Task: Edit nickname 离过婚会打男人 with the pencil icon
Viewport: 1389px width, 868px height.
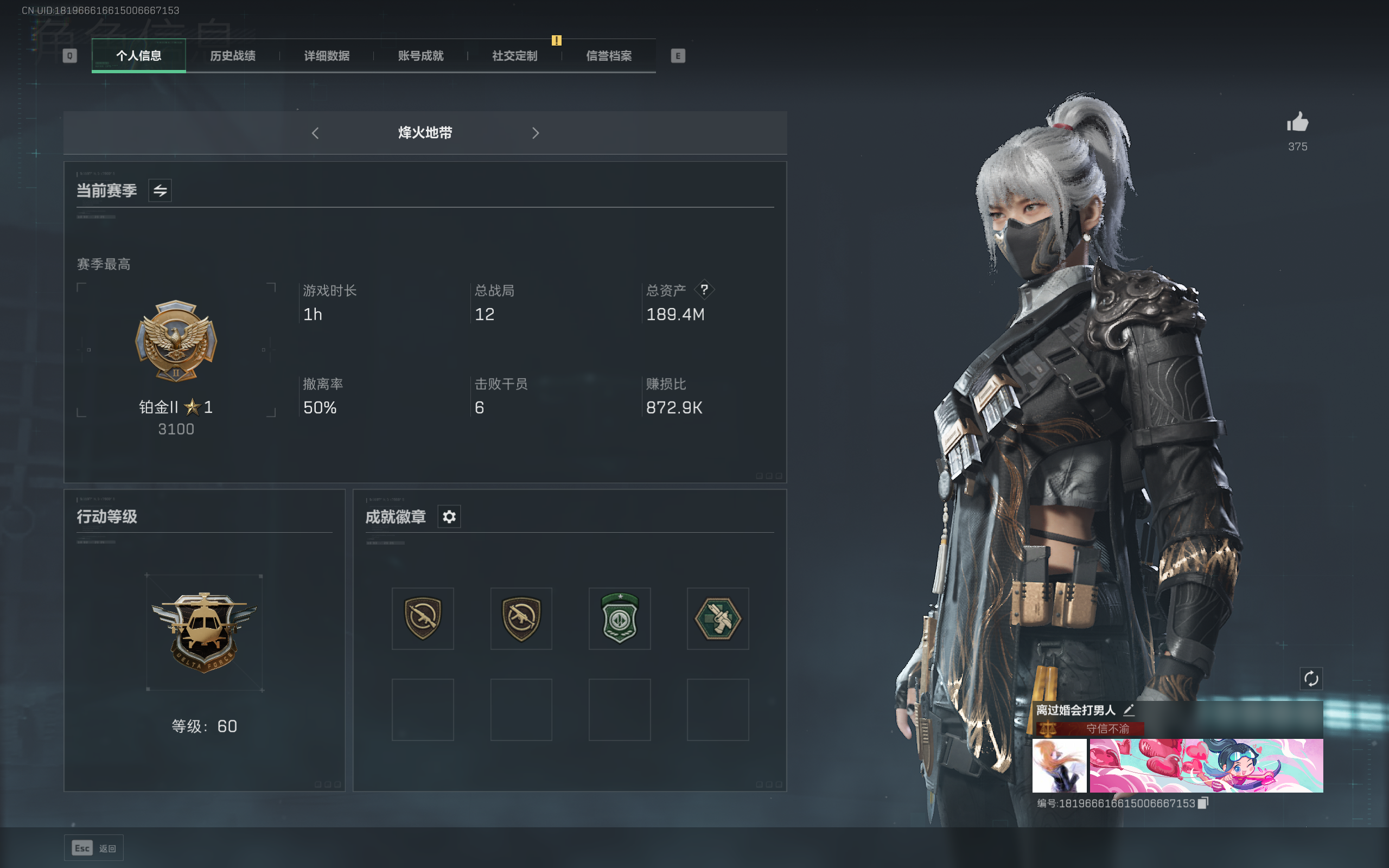Action: tap(1129, 710)
